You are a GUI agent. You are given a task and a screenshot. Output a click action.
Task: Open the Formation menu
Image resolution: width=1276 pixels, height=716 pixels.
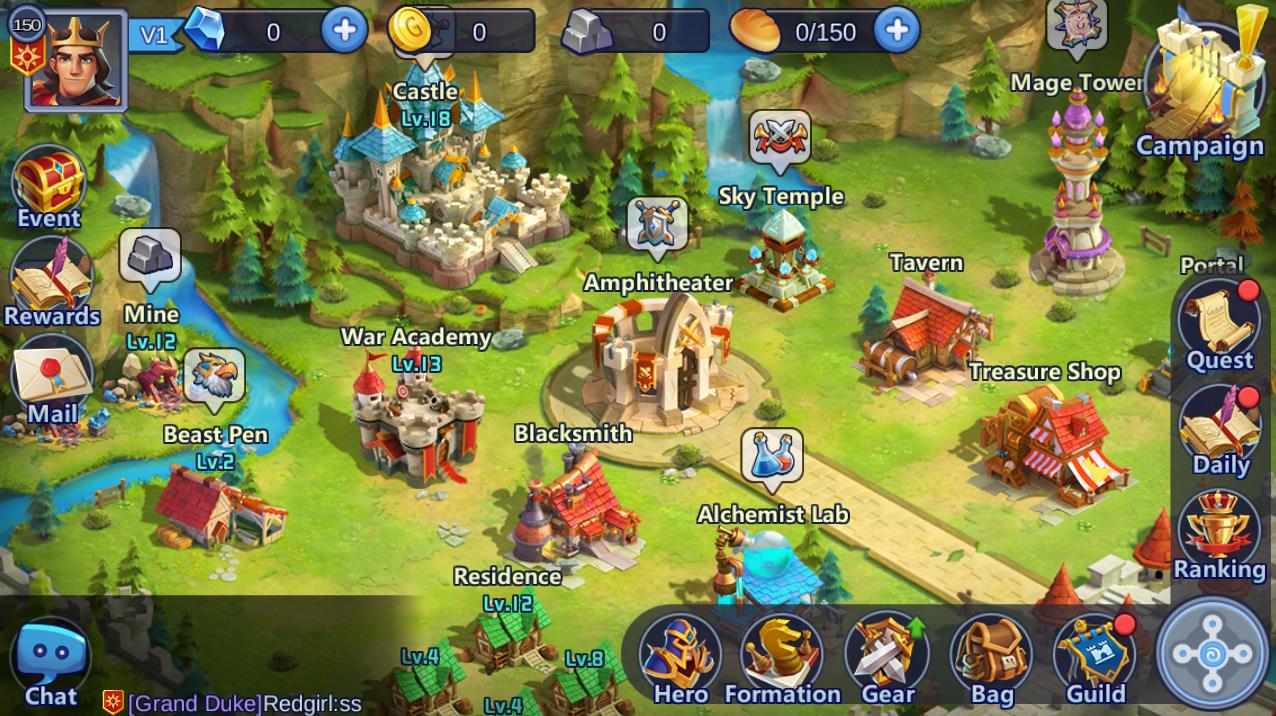point(782,655)
